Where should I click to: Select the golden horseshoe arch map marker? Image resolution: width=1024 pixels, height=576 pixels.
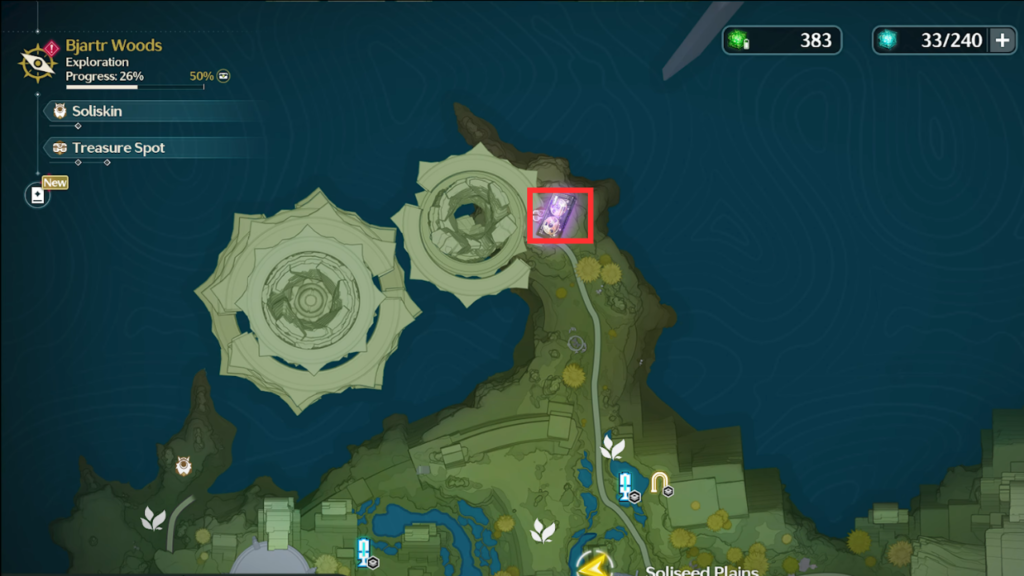coord(660,483)
